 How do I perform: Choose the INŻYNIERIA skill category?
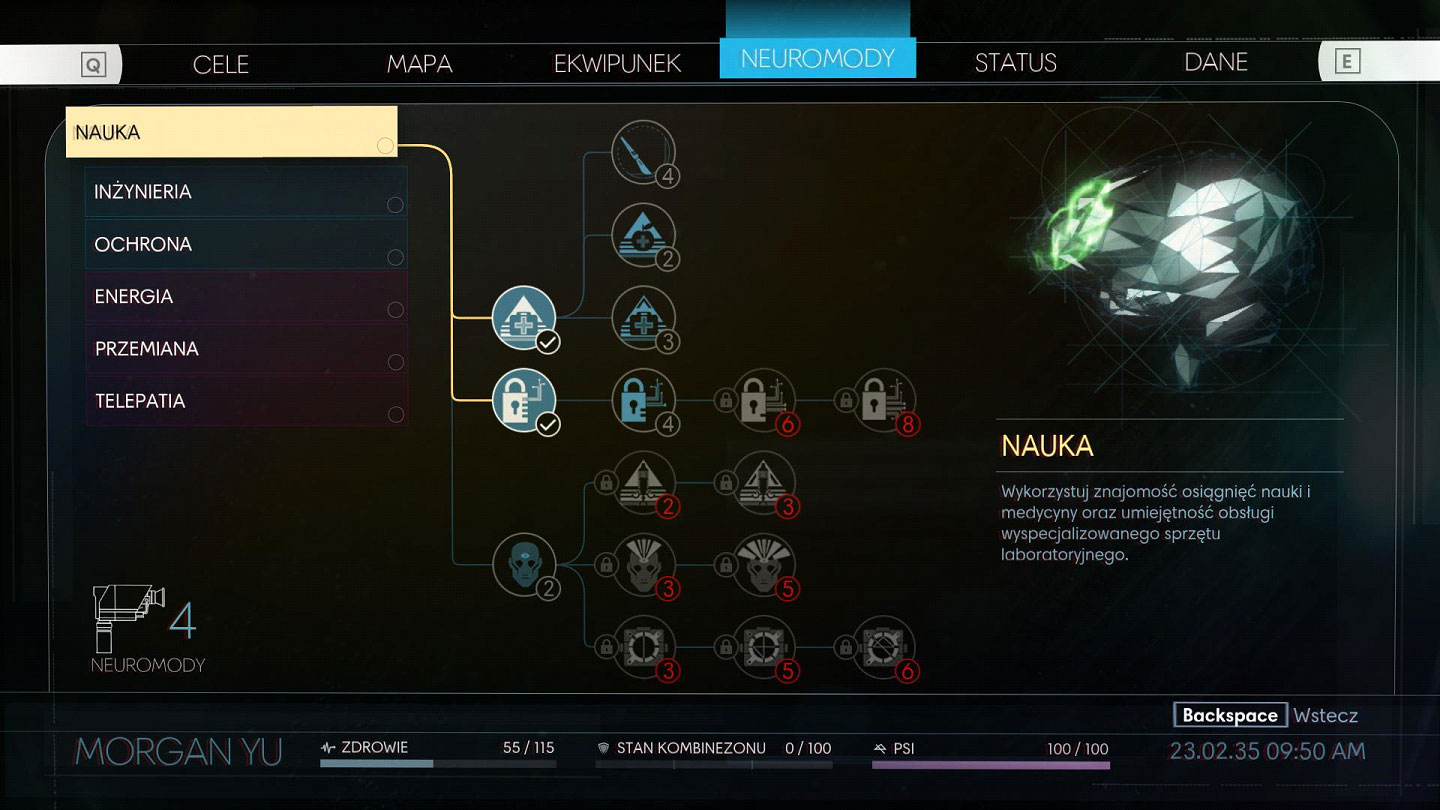(245, 192)
